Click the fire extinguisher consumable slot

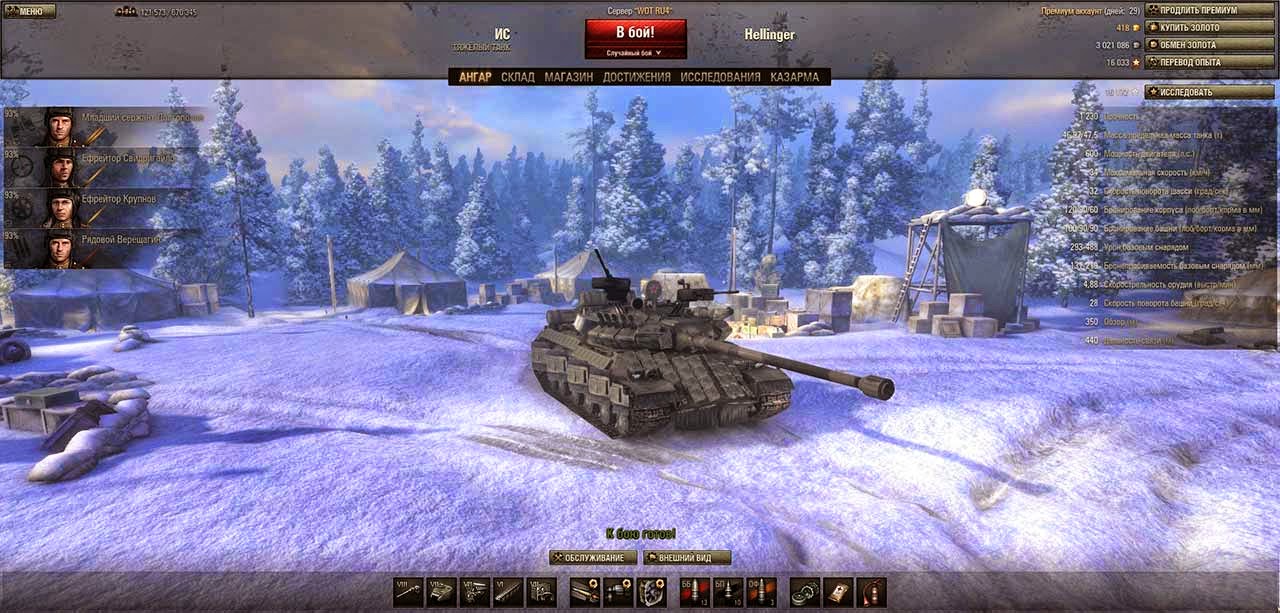tap(872, 591)
